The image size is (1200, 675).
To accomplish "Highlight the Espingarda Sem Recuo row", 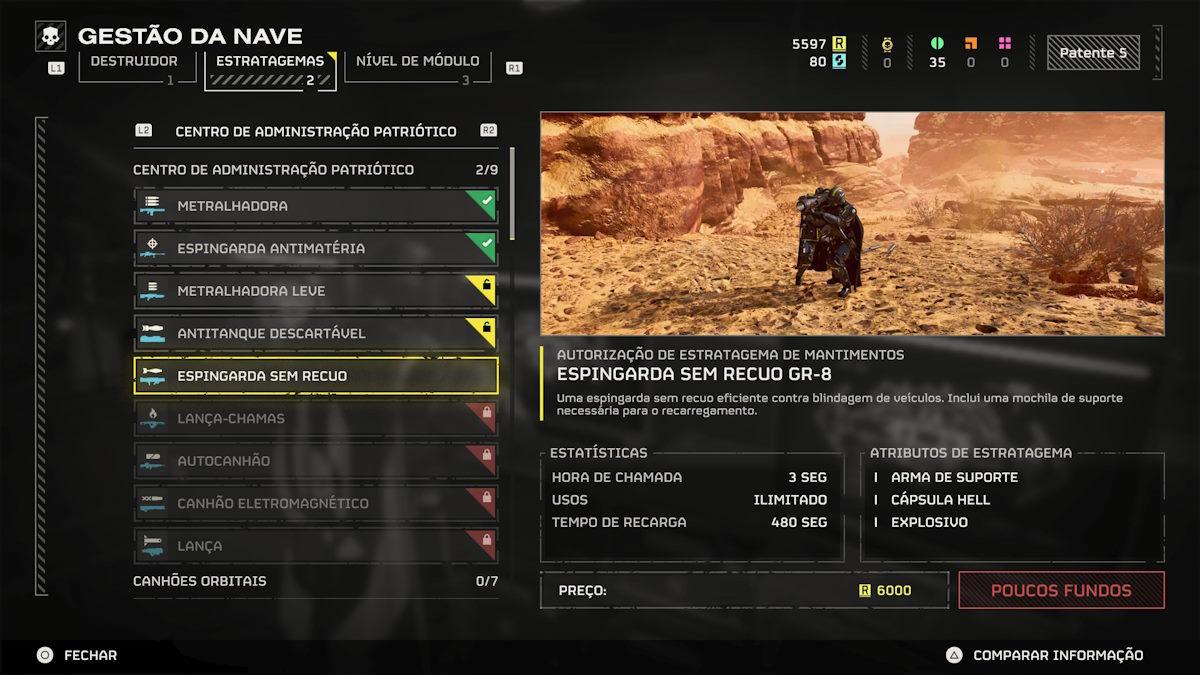I will click(x=315, y=376).
